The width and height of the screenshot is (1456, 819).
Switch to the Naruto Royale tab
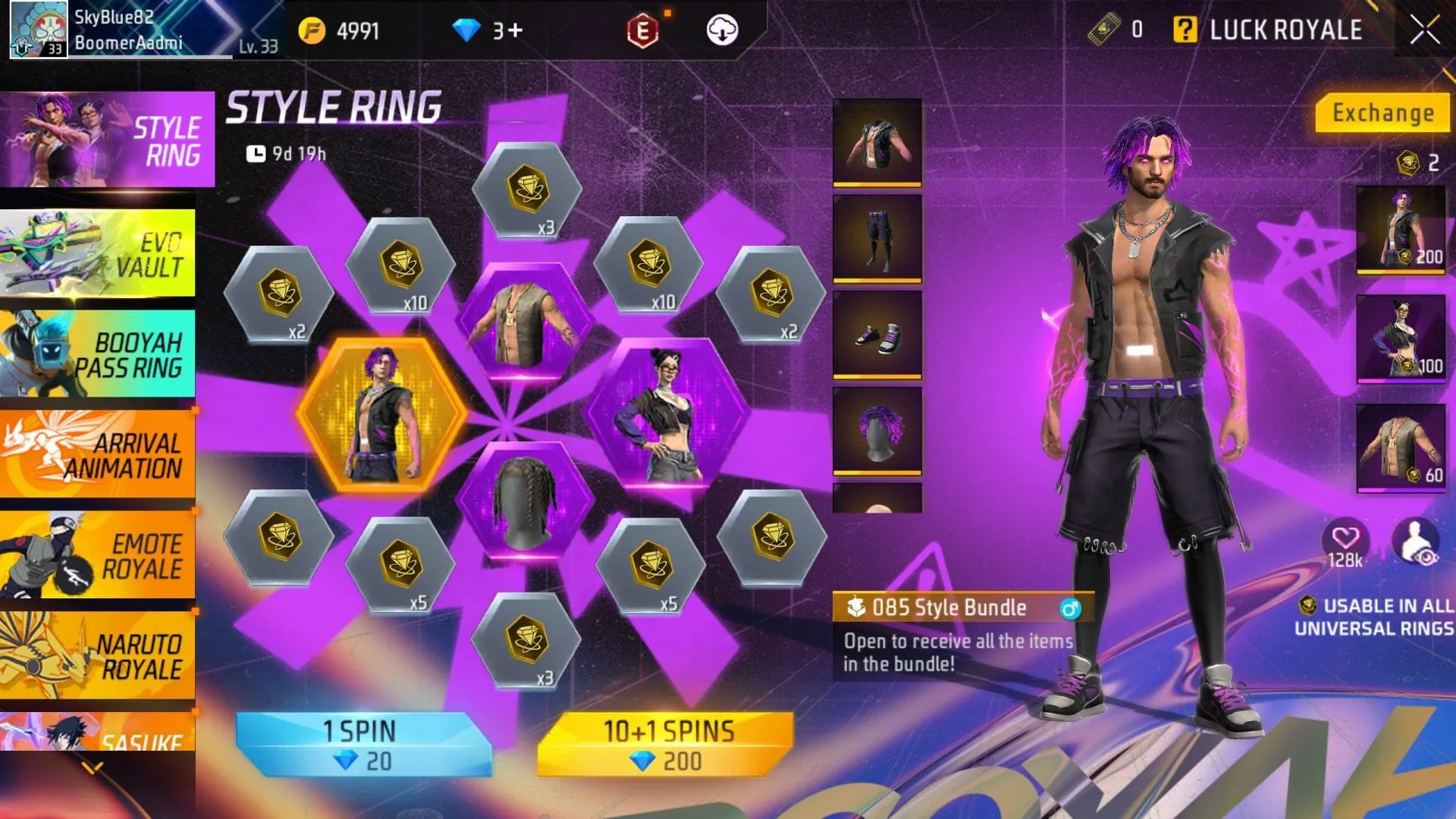point(99,654)
